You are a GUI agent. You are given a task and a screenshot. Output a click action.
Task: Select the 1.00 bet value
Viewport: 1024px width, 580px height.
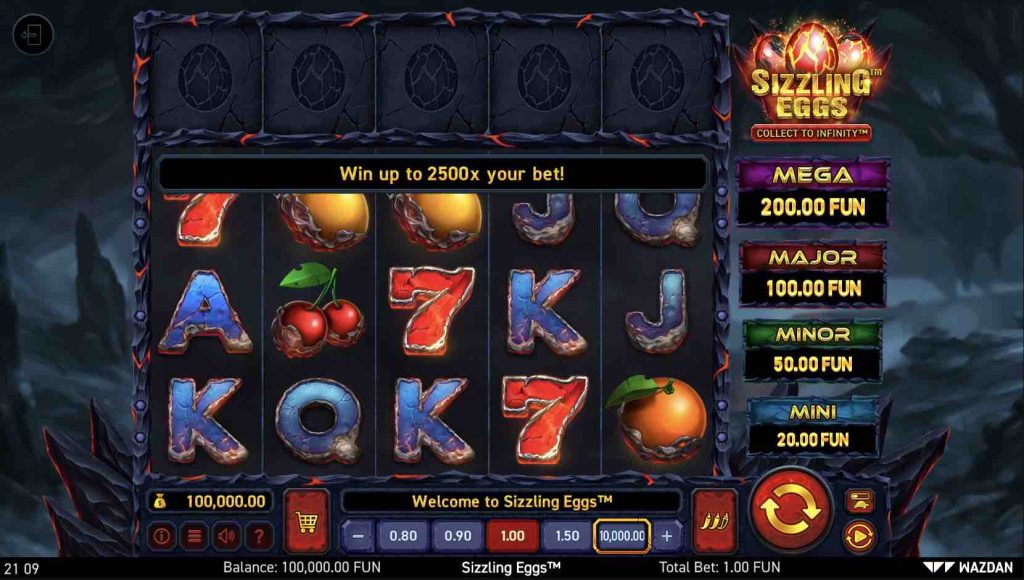click(x=512, y=535)
